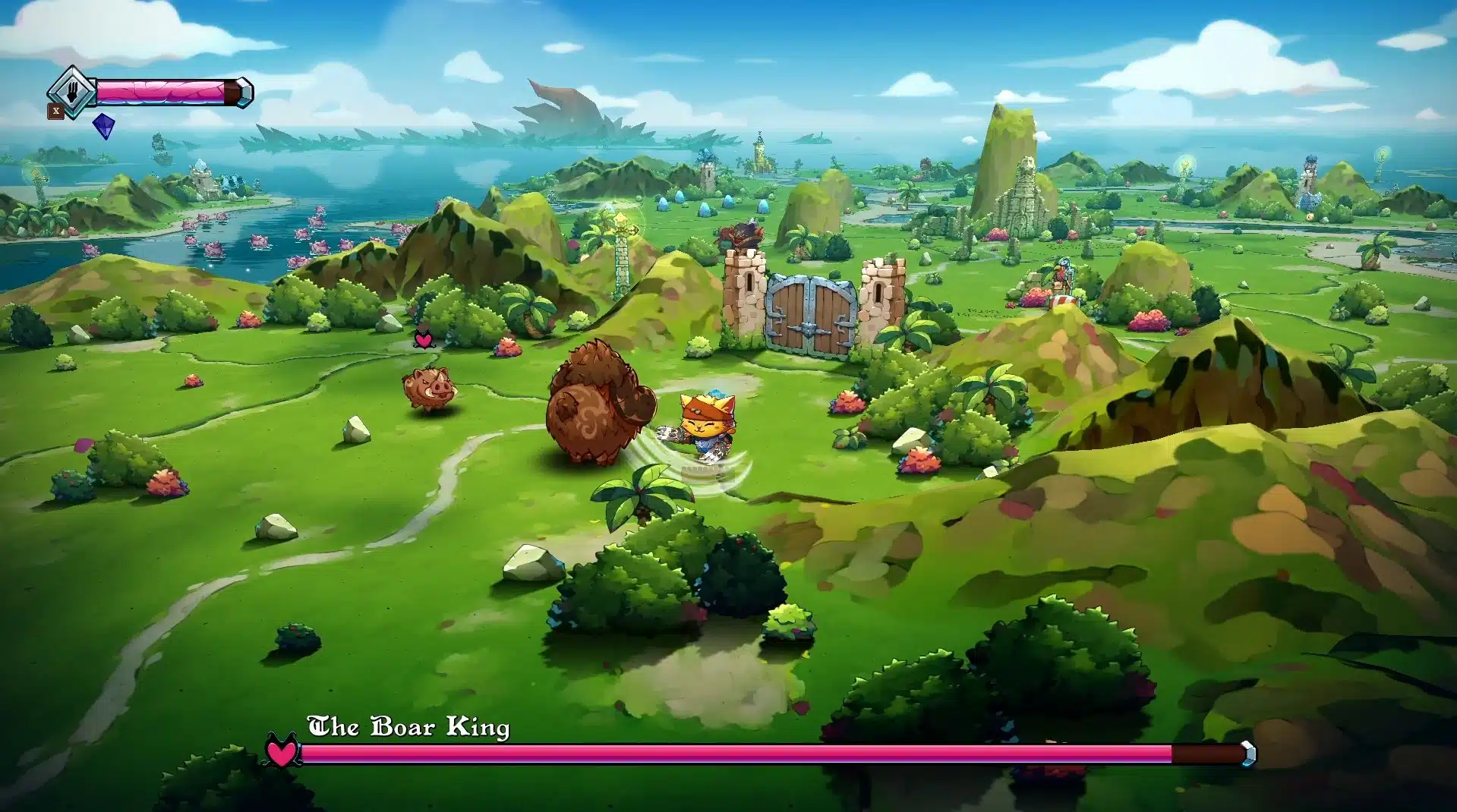This screenshot has width=1457, height=812.
Task: Click the blue wizard figure near the ruins
Action: (1063, 273)
